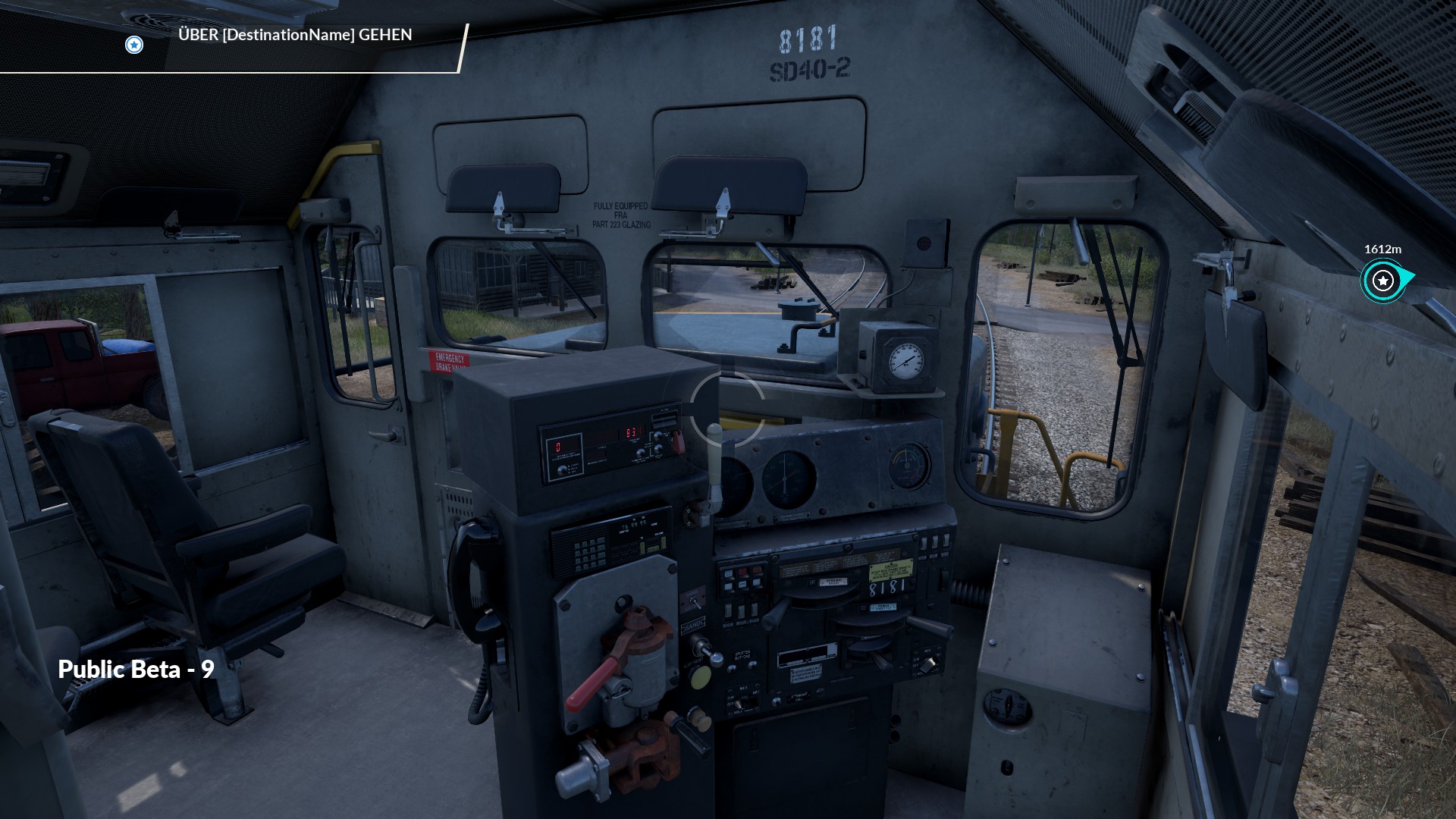Select the "ÜBER [DestinationName] GEHEN" objective text
The height and width of the screenshot is (819, 1456).
pyautogui.click(x=295, y=35)
